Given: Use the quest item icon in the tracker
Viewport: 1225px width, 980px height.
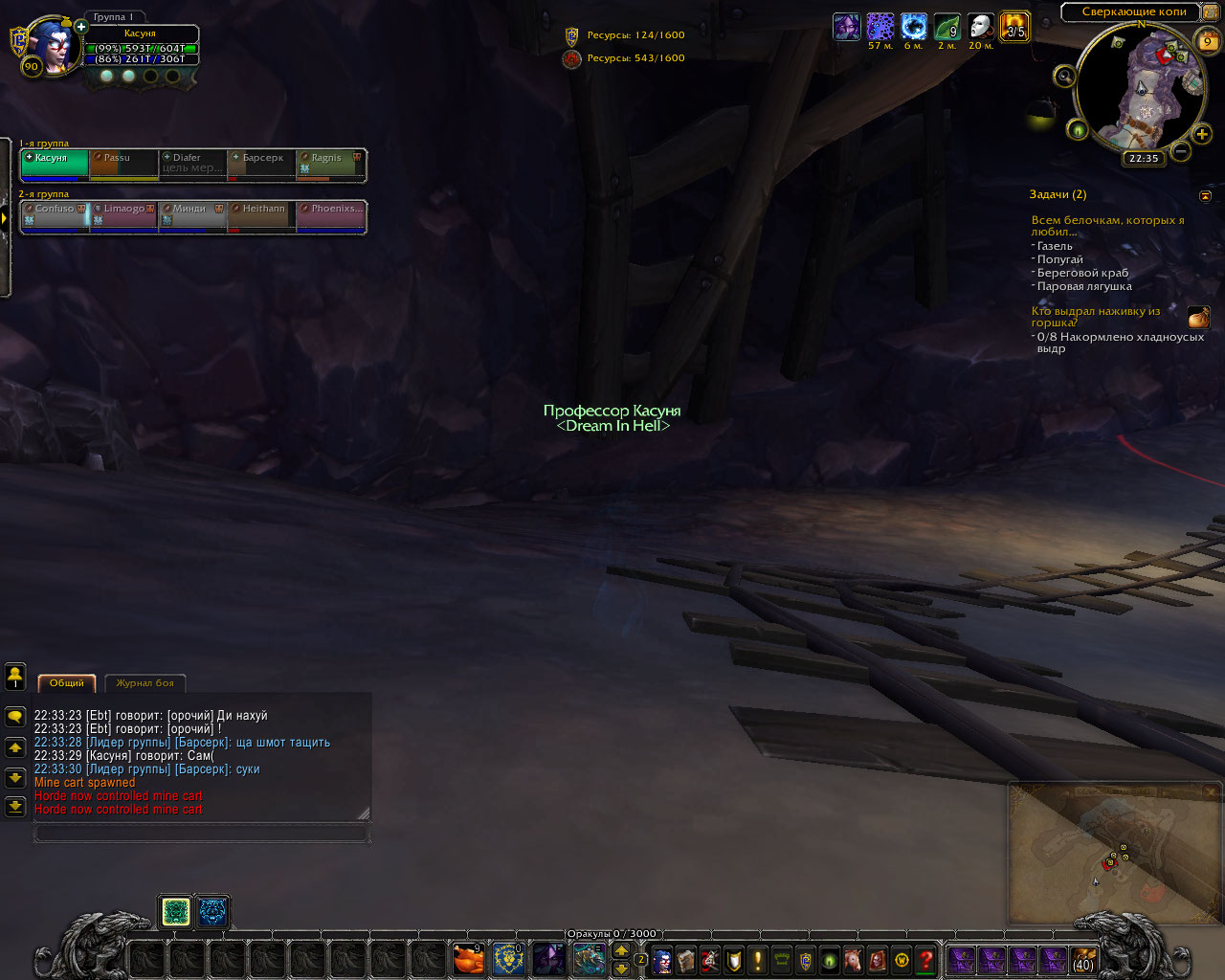Looking at the screenshot, I should tap(1198, 317).
